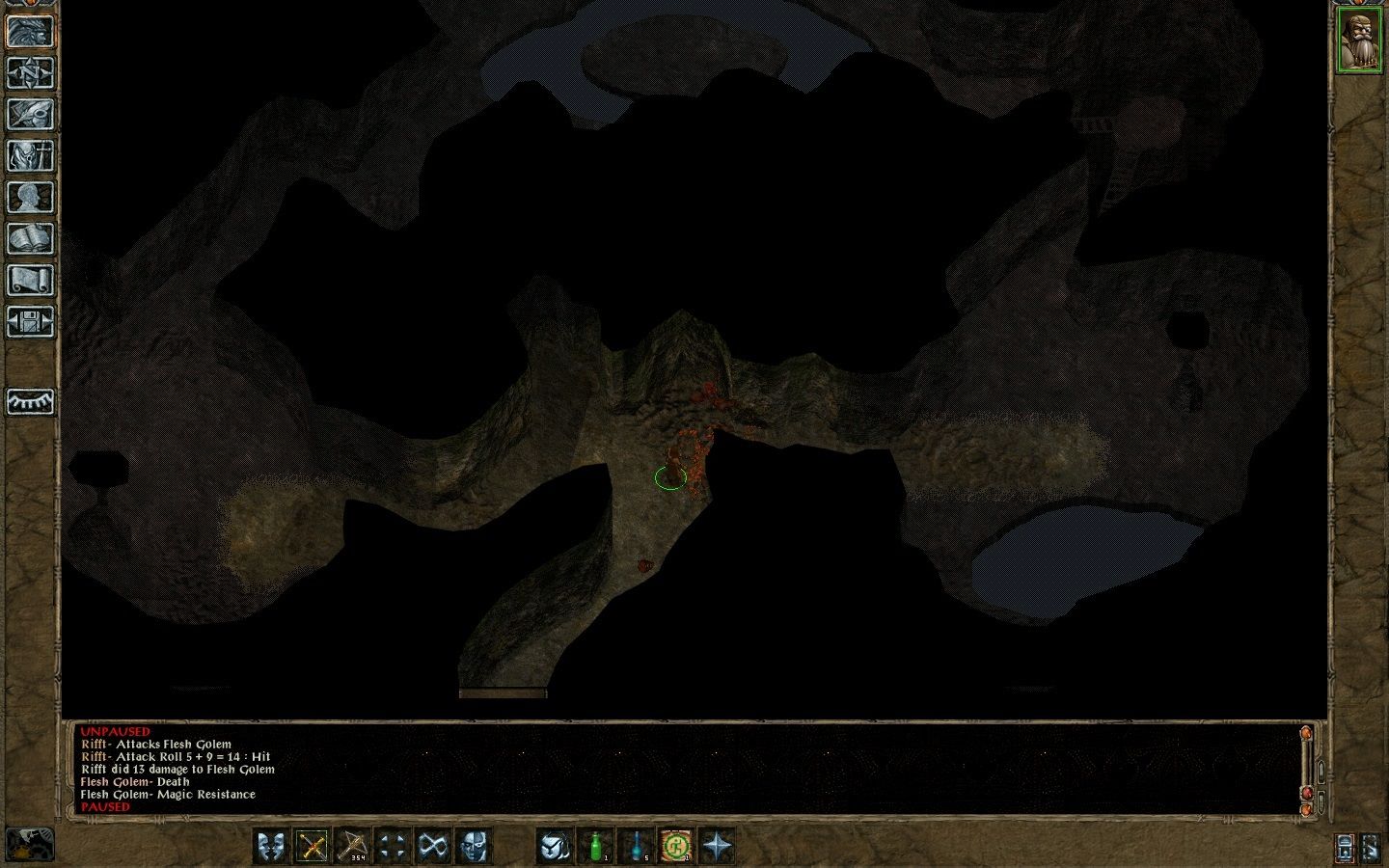
Task: Click the star special ability button
Action: 717,846
